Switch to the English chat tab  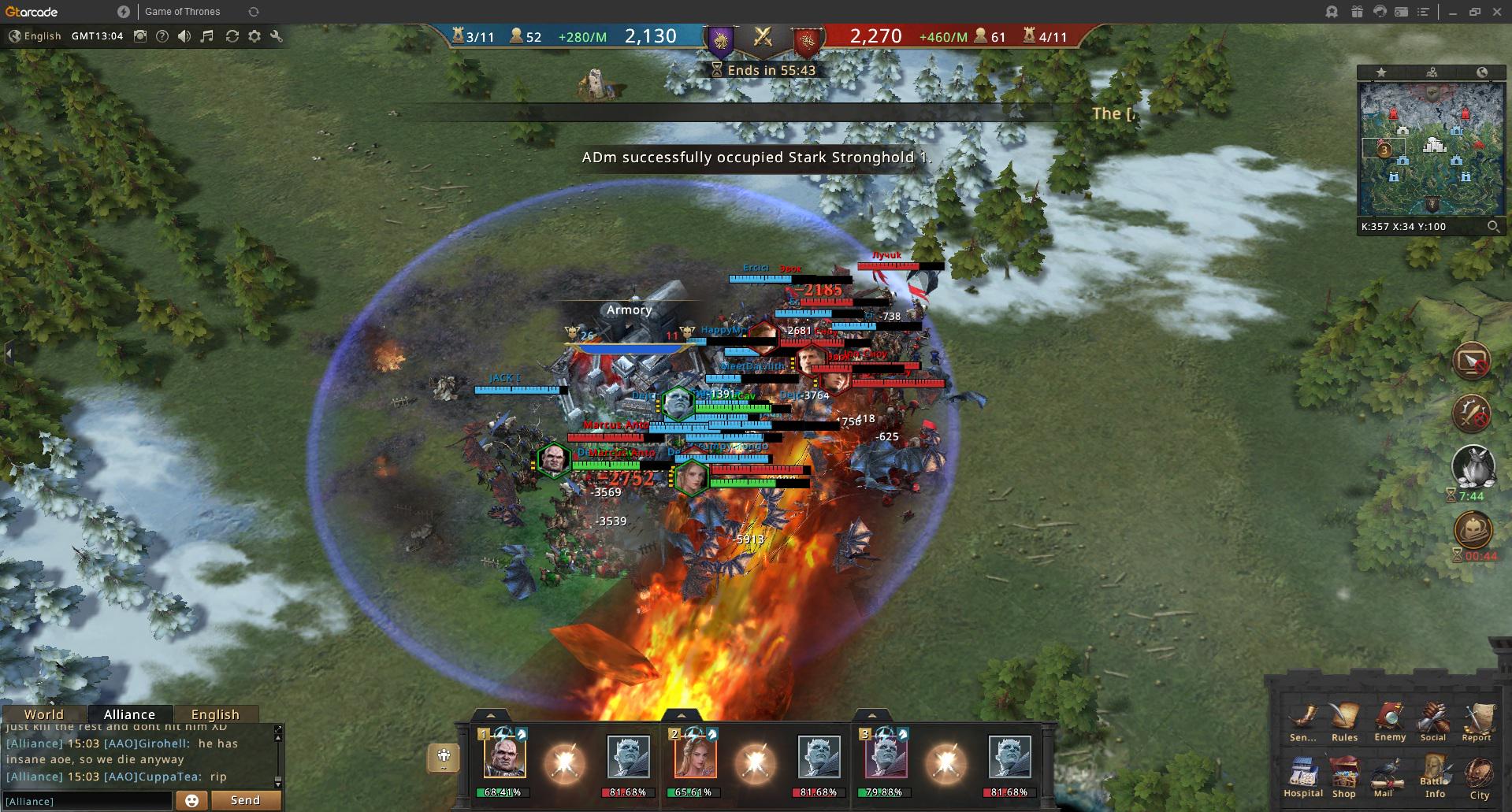pos(215,714)
